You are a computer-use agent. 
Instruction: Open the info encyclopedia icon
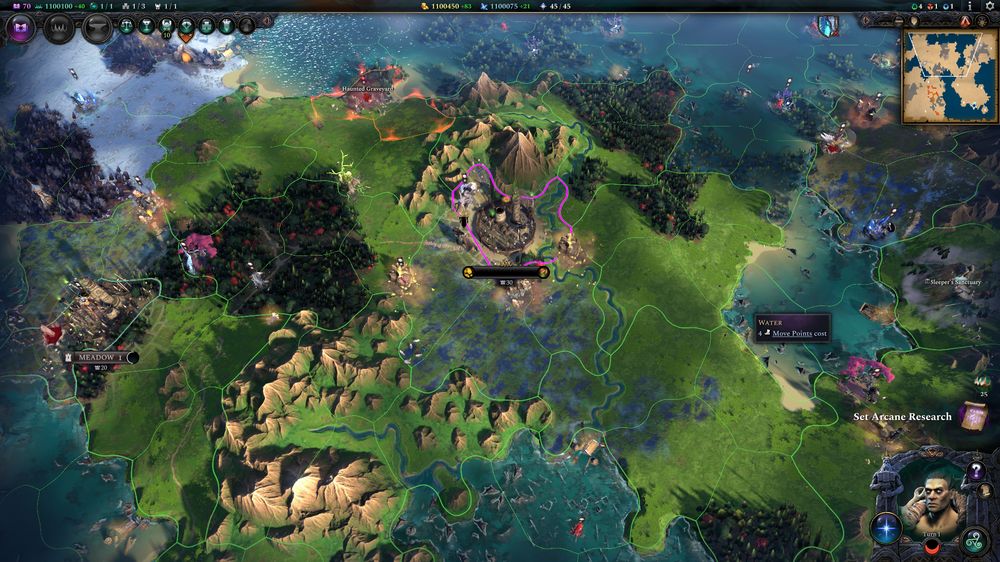(969, 6)
